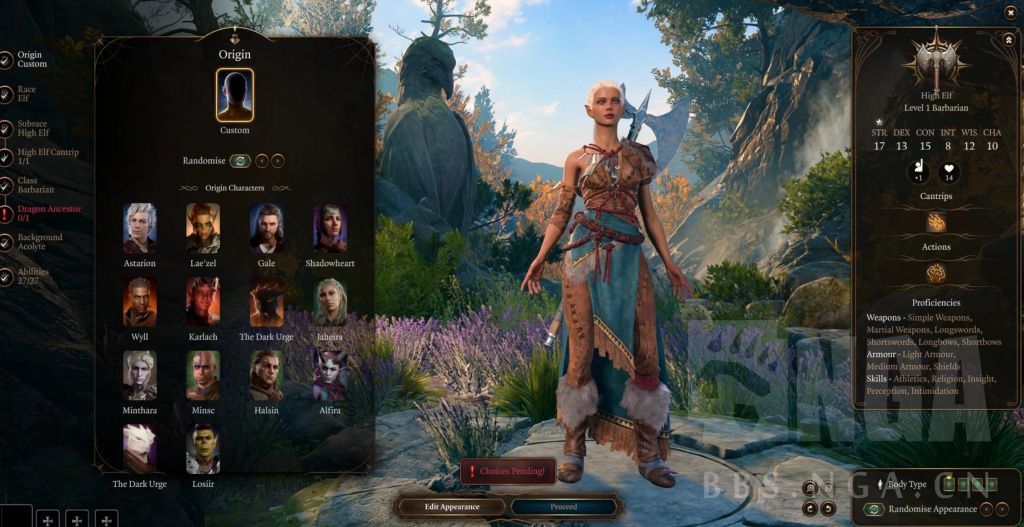The width and height of the screenshot is (1024, 527).
Task: Pick Gale from Origin Characters
Action: tap(267, 228)
